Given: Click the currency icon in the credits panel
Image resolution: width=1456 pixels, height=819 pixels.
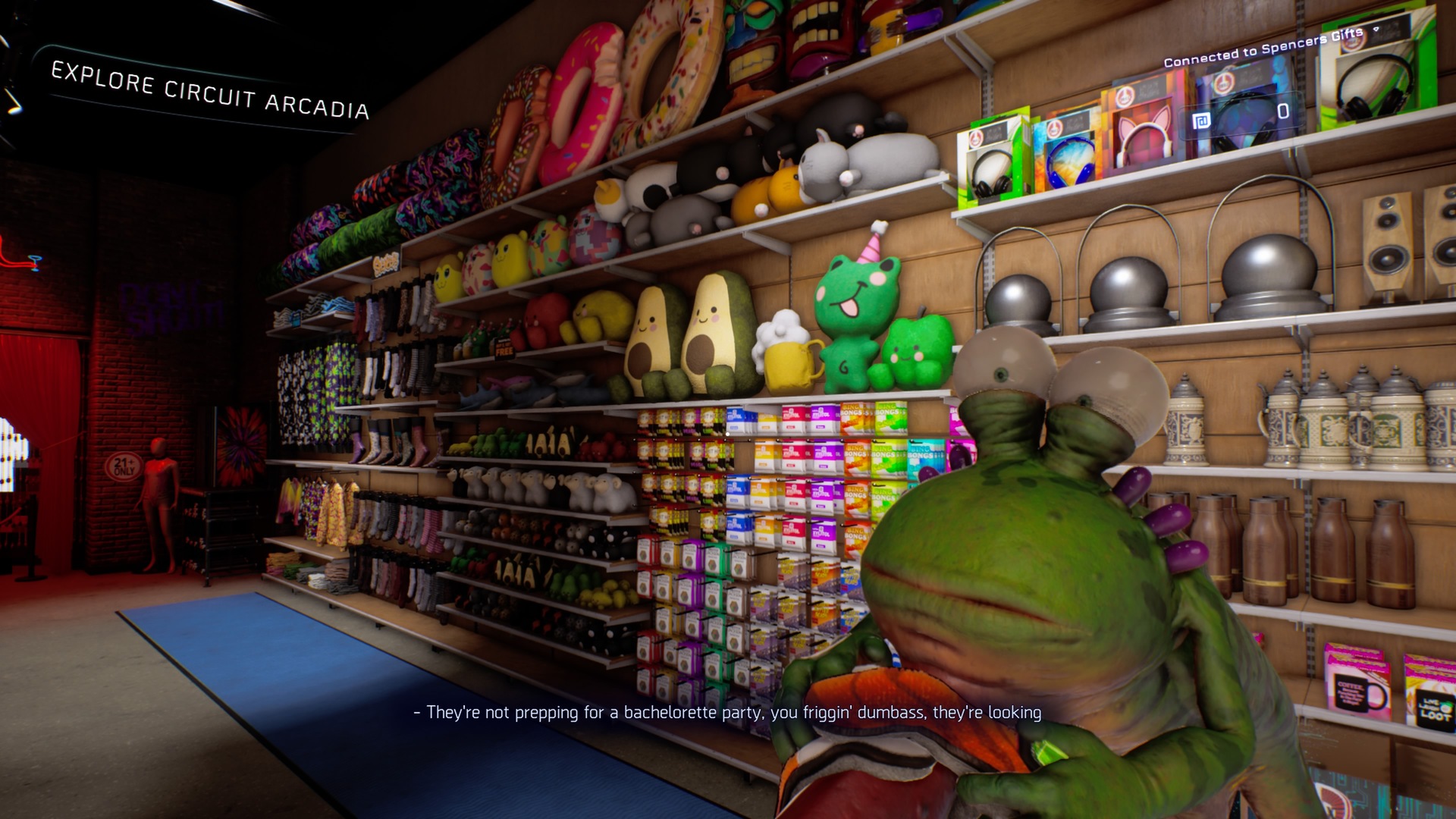Looking at the screenshot, I should (1201, 121).
